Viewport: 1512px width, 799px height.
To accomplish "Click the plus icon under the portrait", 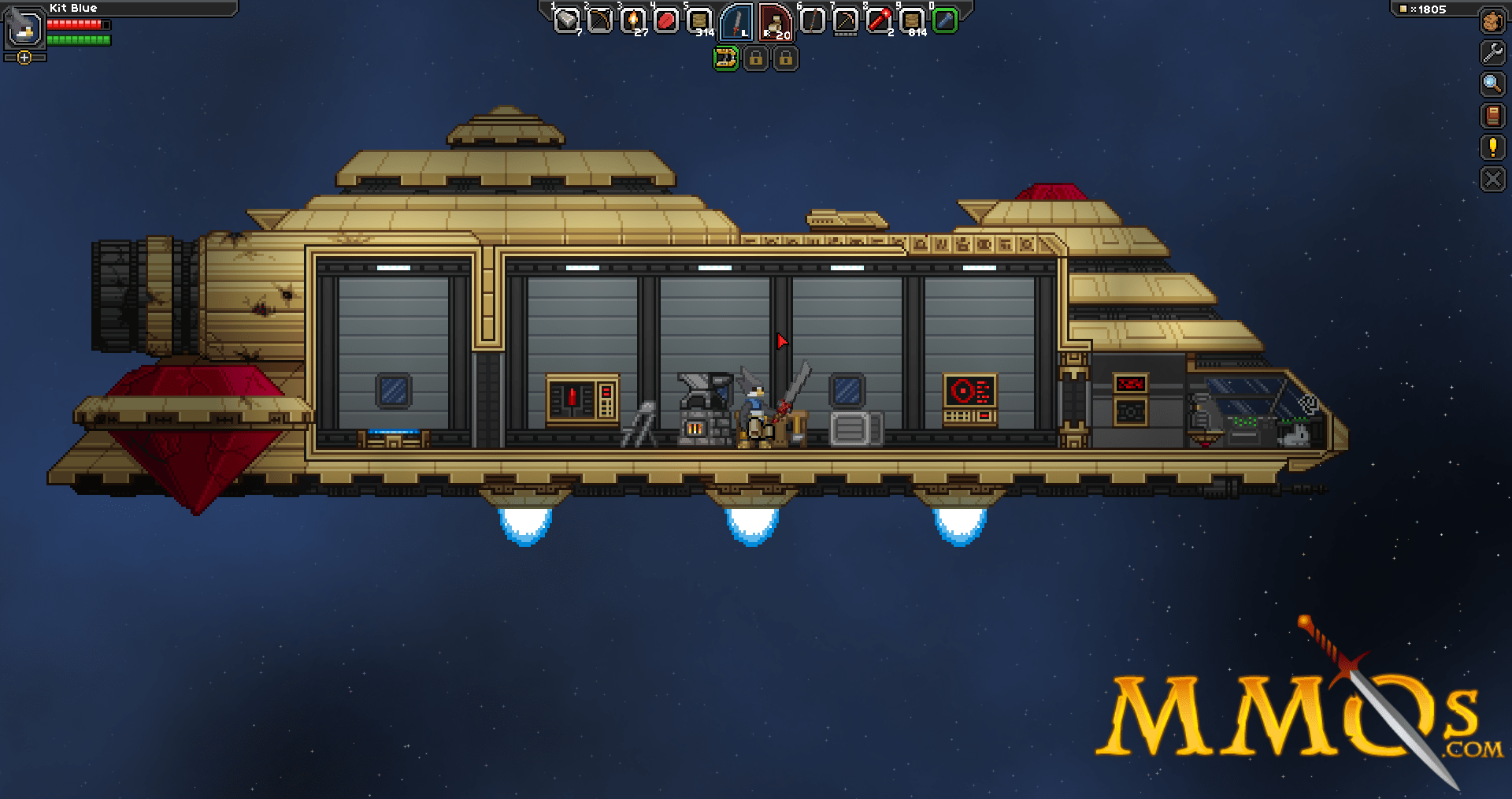I will 24,57.
